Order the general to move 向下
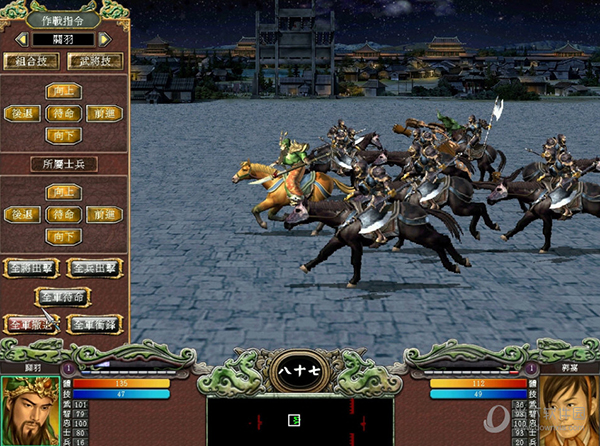The height and width of the screenshot is (446, 600). [64, 136]
